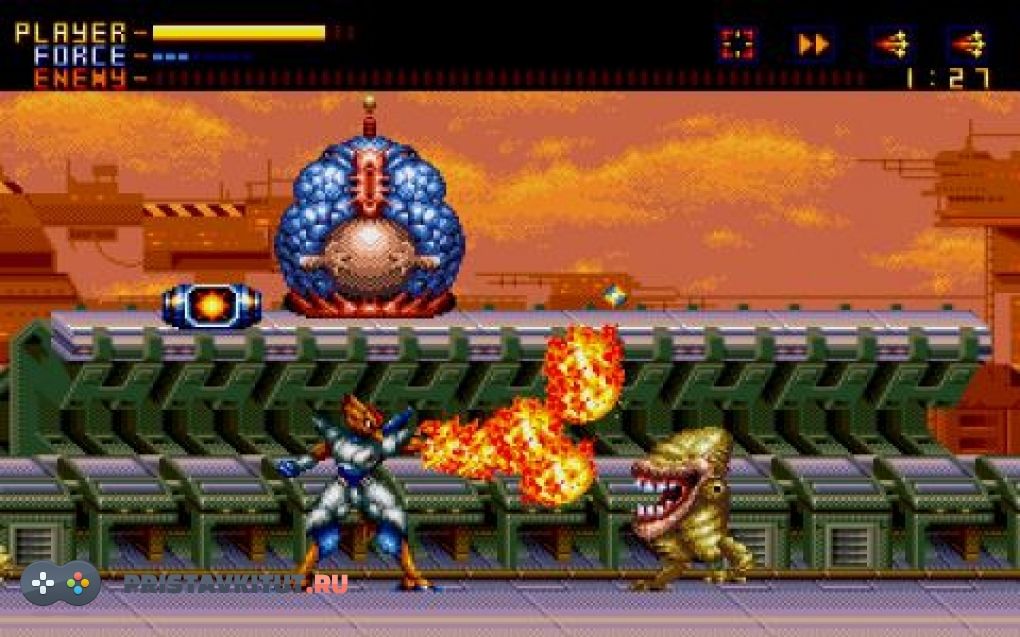This screenshot has width=1020, height=637.
Task: Select the red crosshair weapon icon
Action: 738,44
